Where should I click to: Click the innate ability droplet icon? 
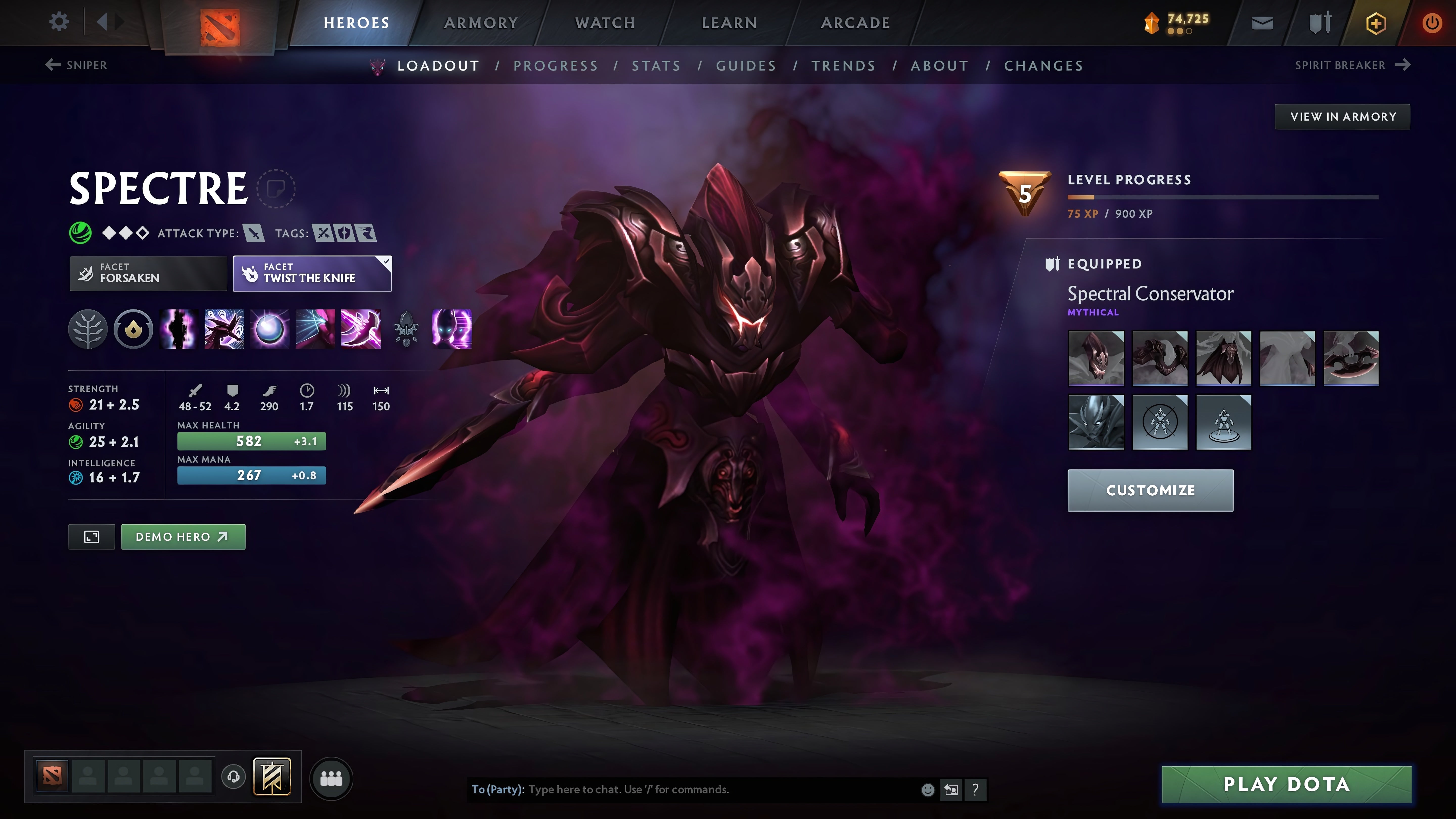coord(132,330)
